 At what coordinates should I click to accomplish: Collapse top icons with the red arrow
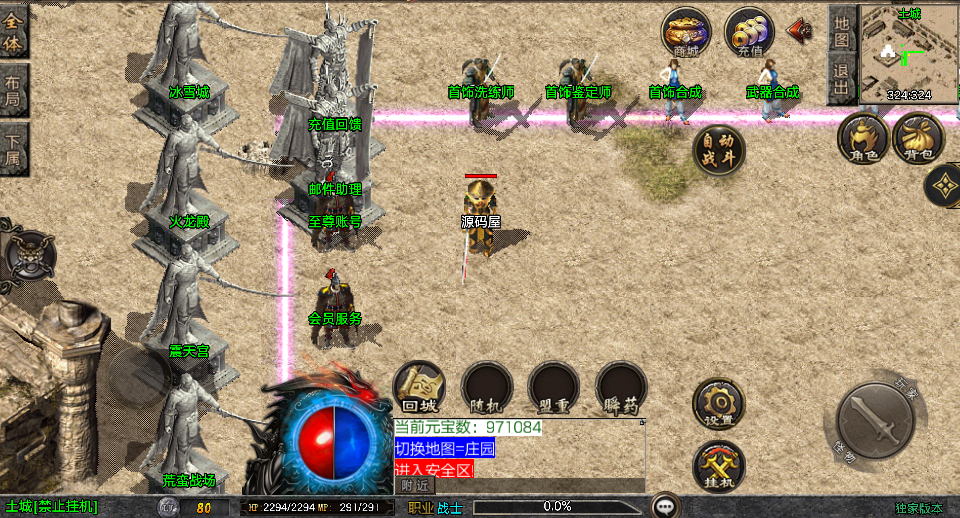coord(799,30)
